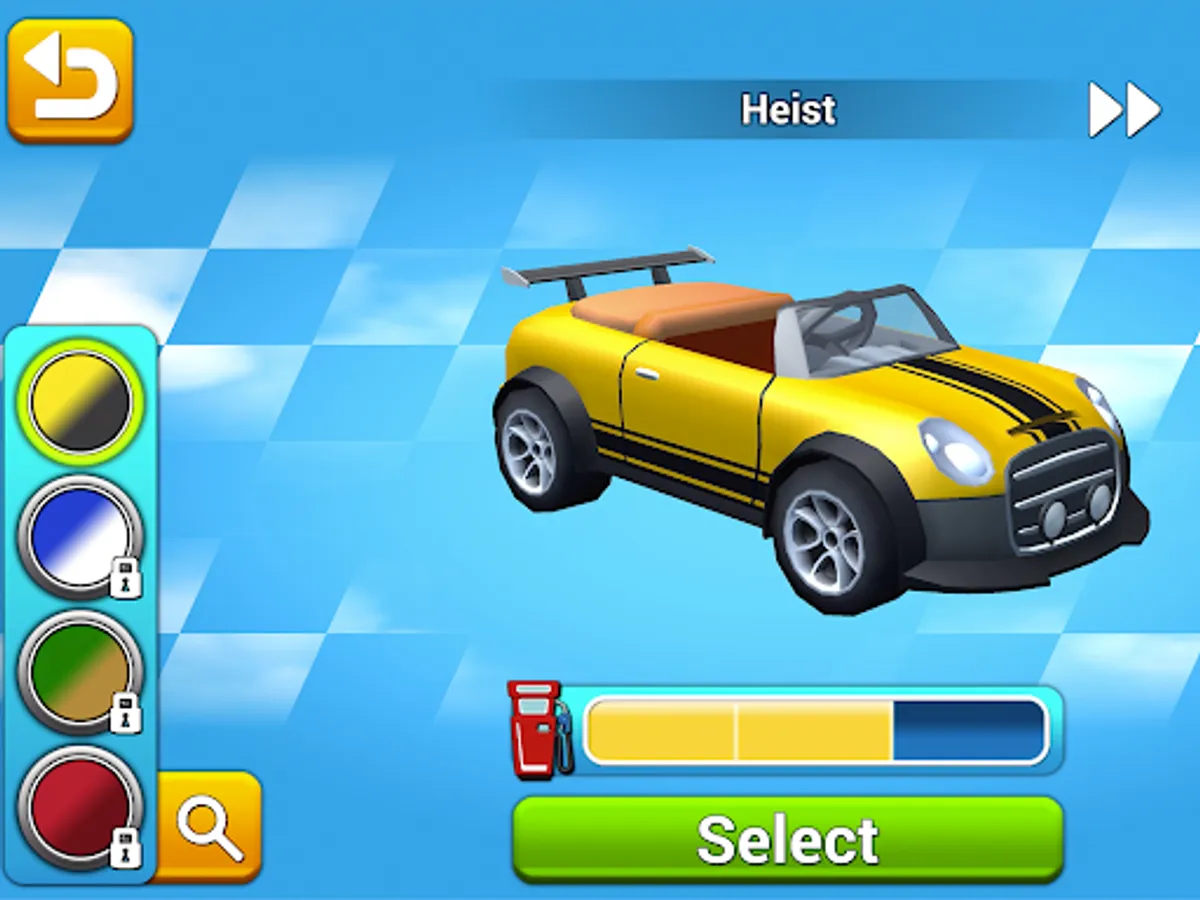The height and width of the screenshot is (900, 1200).
Task: Pick the locked blue and white paint
Action: (80, 536)
